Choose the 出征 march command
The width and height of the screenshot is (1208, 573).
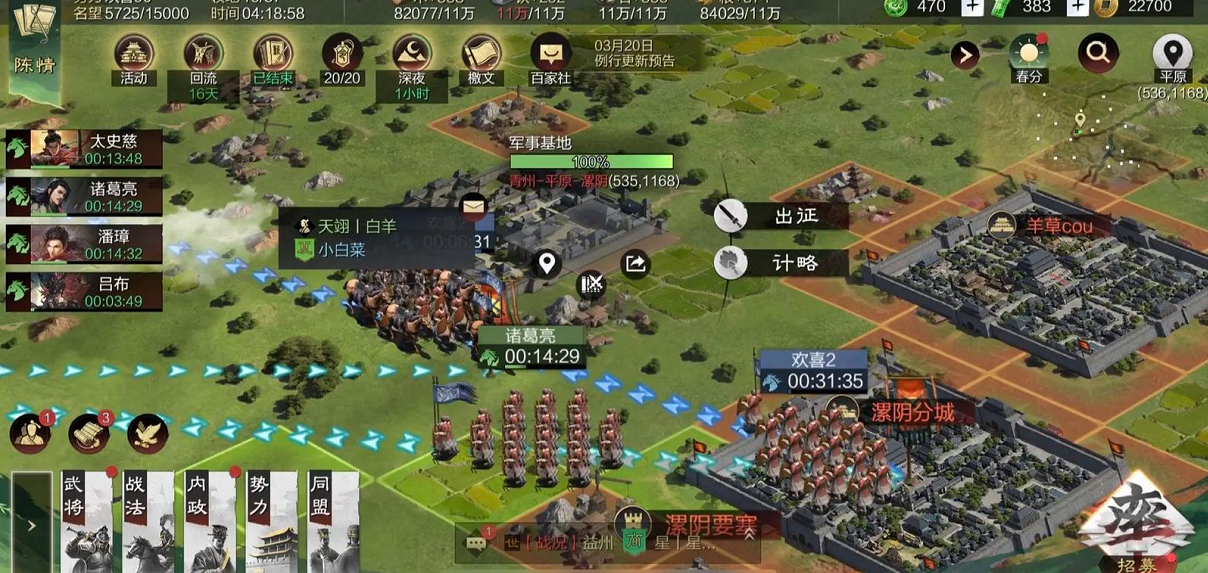pyautogui.click(x=782, y=215)
